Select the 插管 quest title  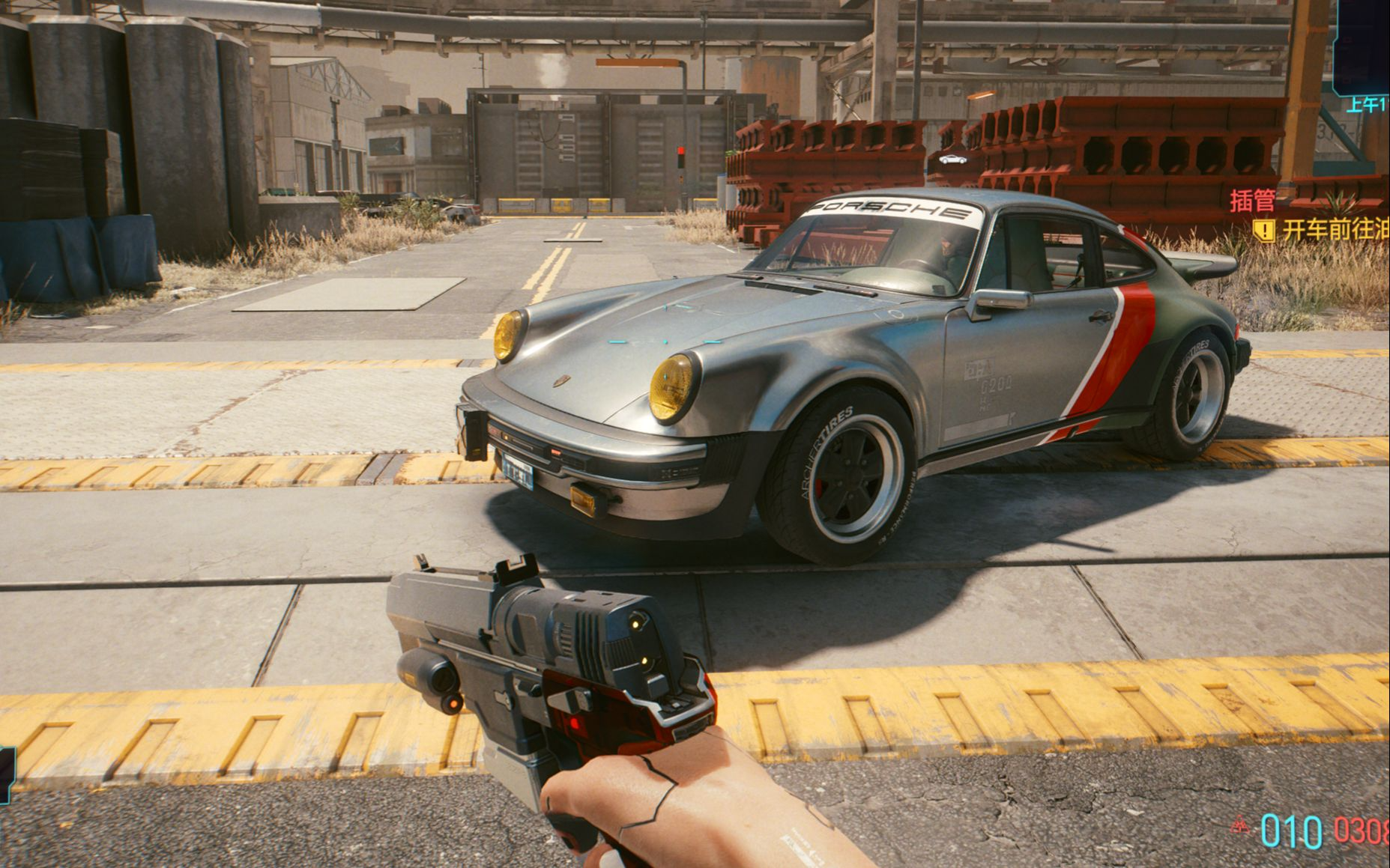click(1253, 201)
